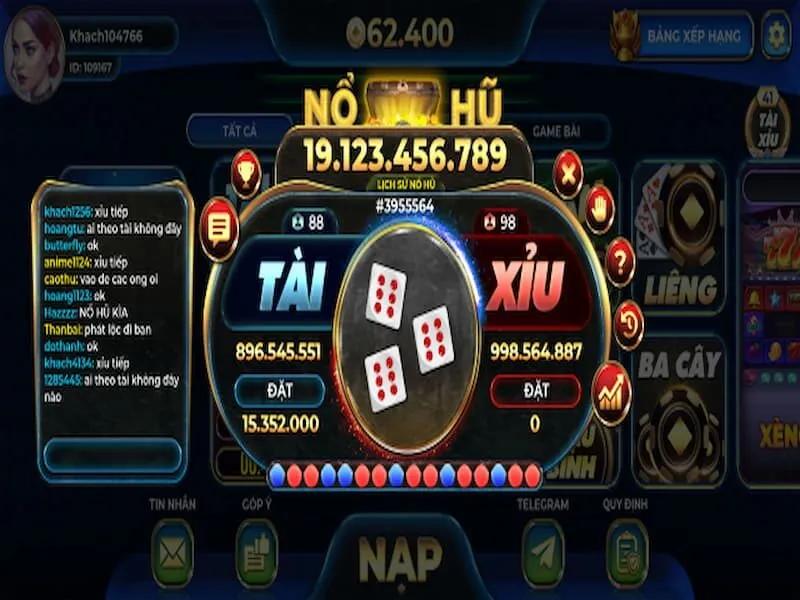
Task: Open the settings gear icon
Action: [776, 36]
